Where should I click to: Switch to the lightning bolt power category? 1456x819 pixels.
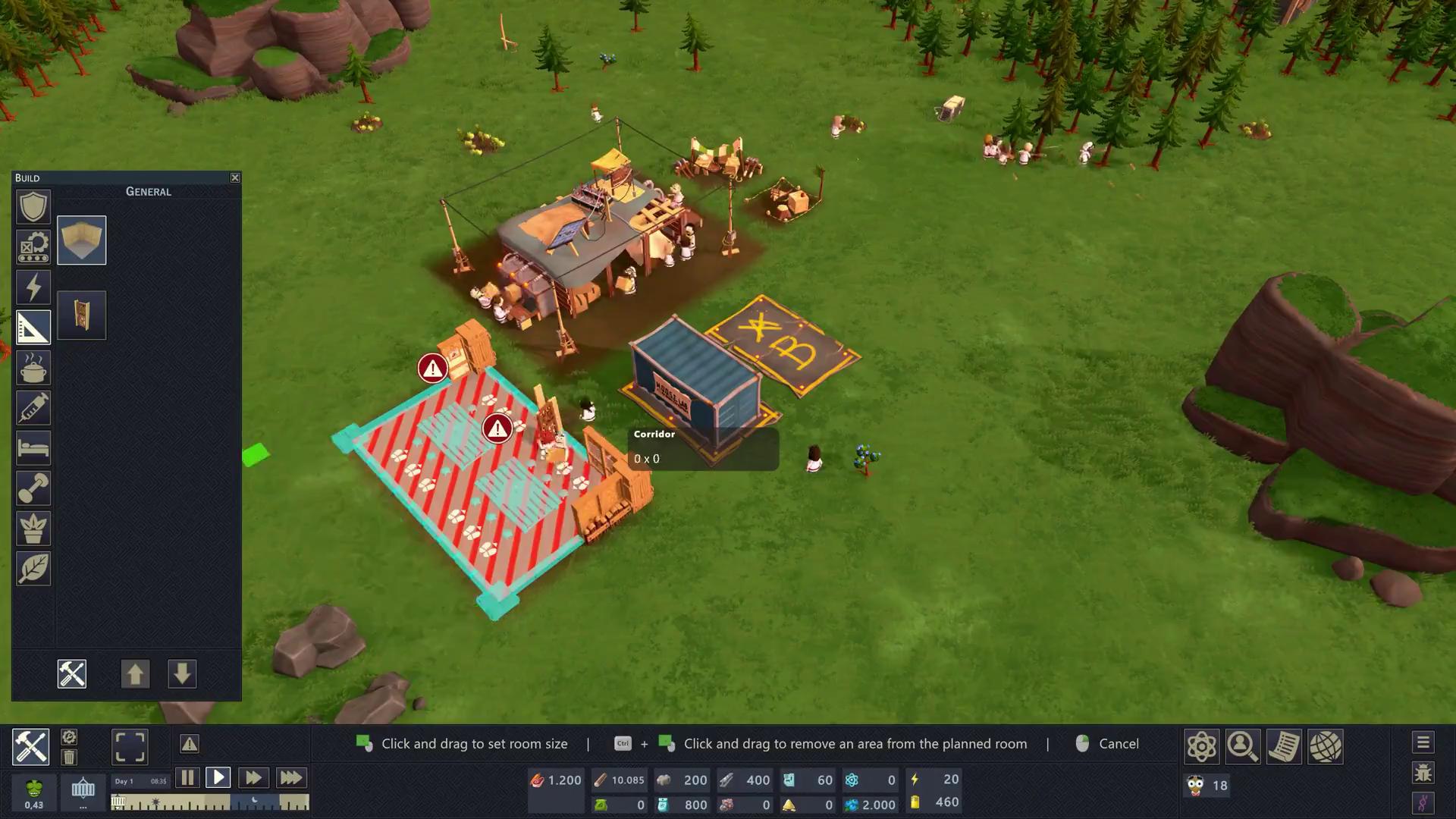pyautogui.click(x=33, y=287)
